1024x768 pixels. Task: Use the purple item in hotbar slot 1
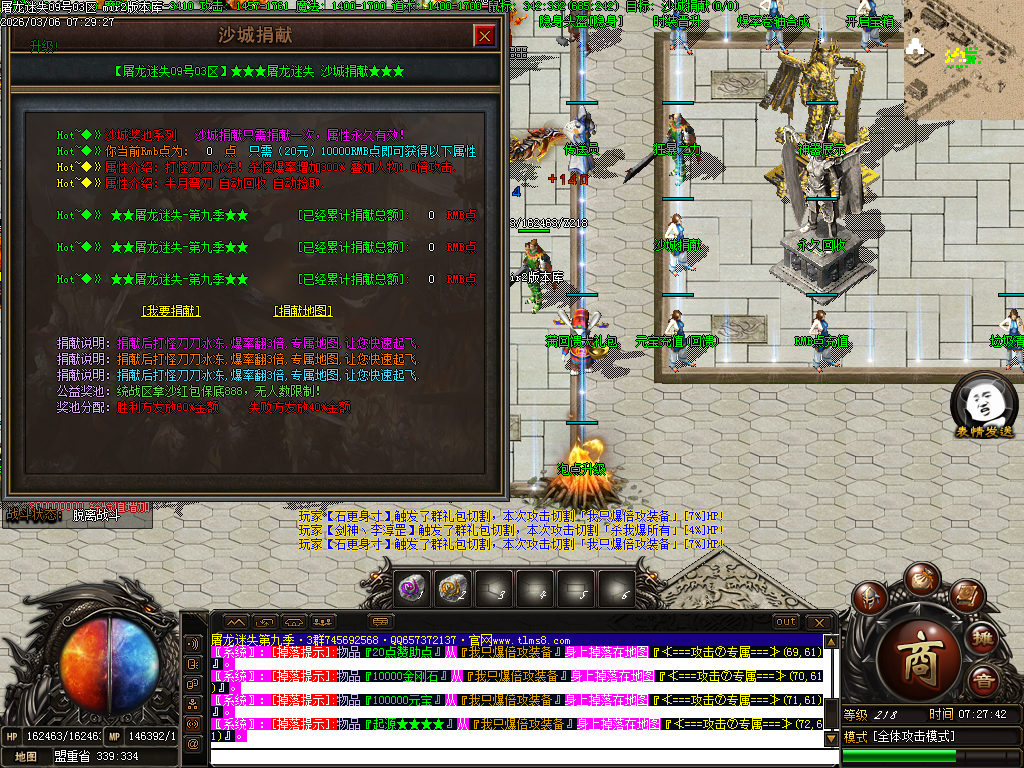[413, 588]
